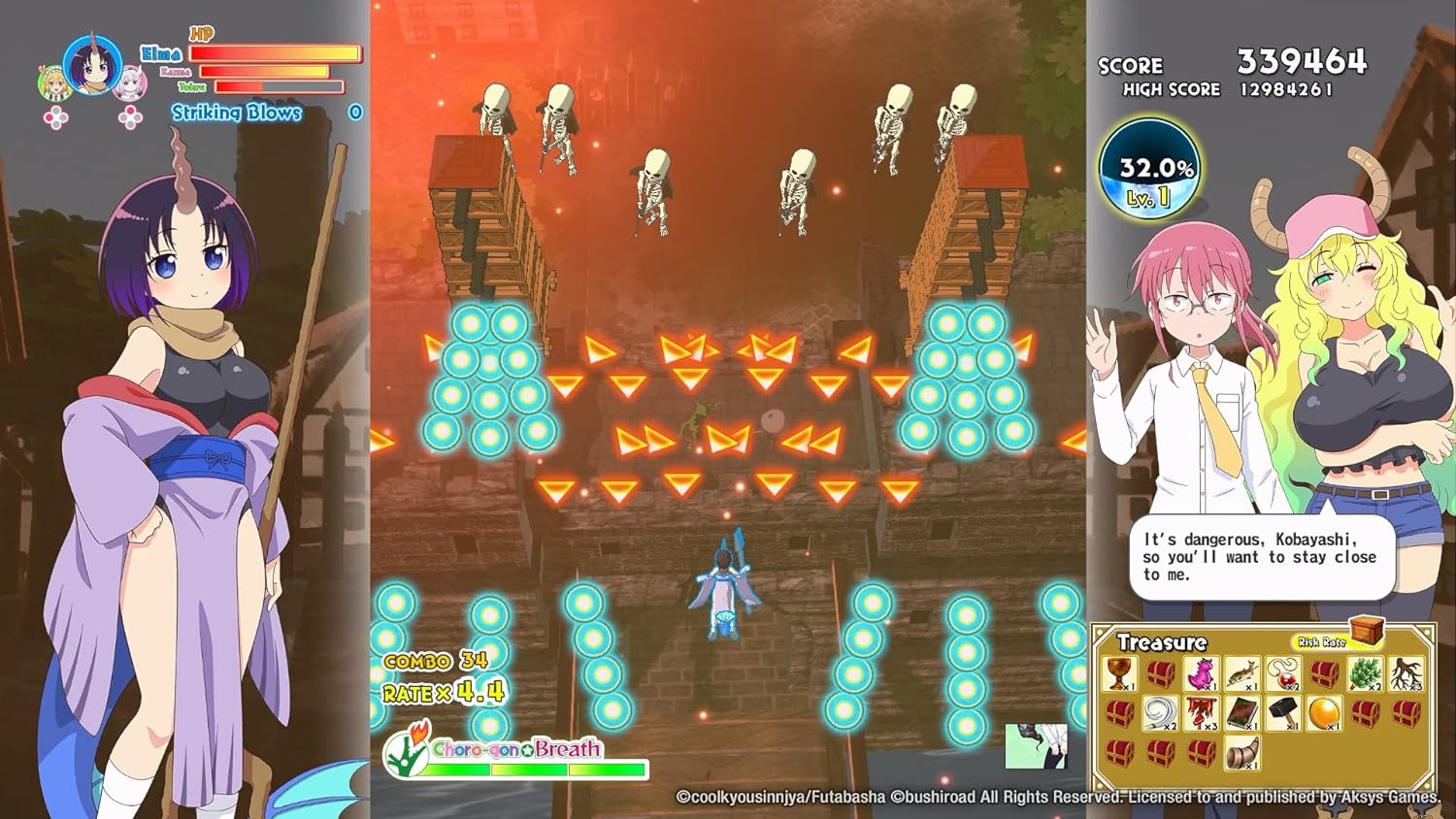
Task: Choose the red gem pendant treasure
Action: pyautogui.click(x=1283, y=672)
